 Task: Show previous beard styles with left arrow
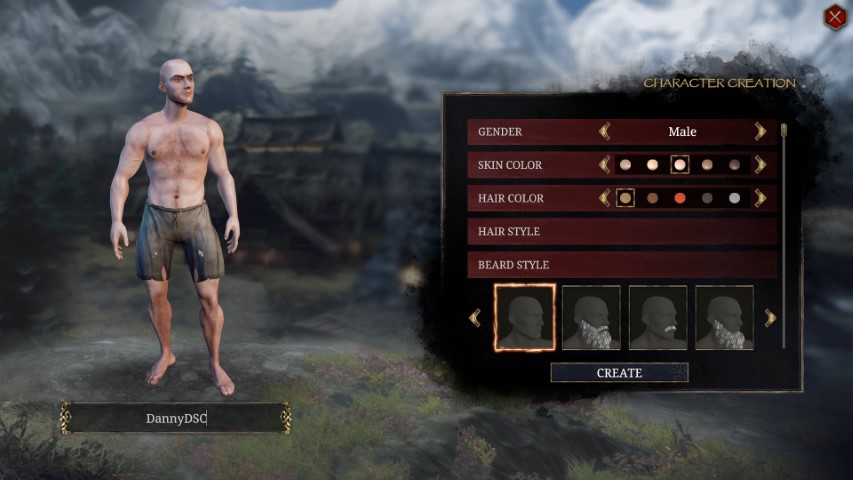pyautogui.click(x=475, y=318)
